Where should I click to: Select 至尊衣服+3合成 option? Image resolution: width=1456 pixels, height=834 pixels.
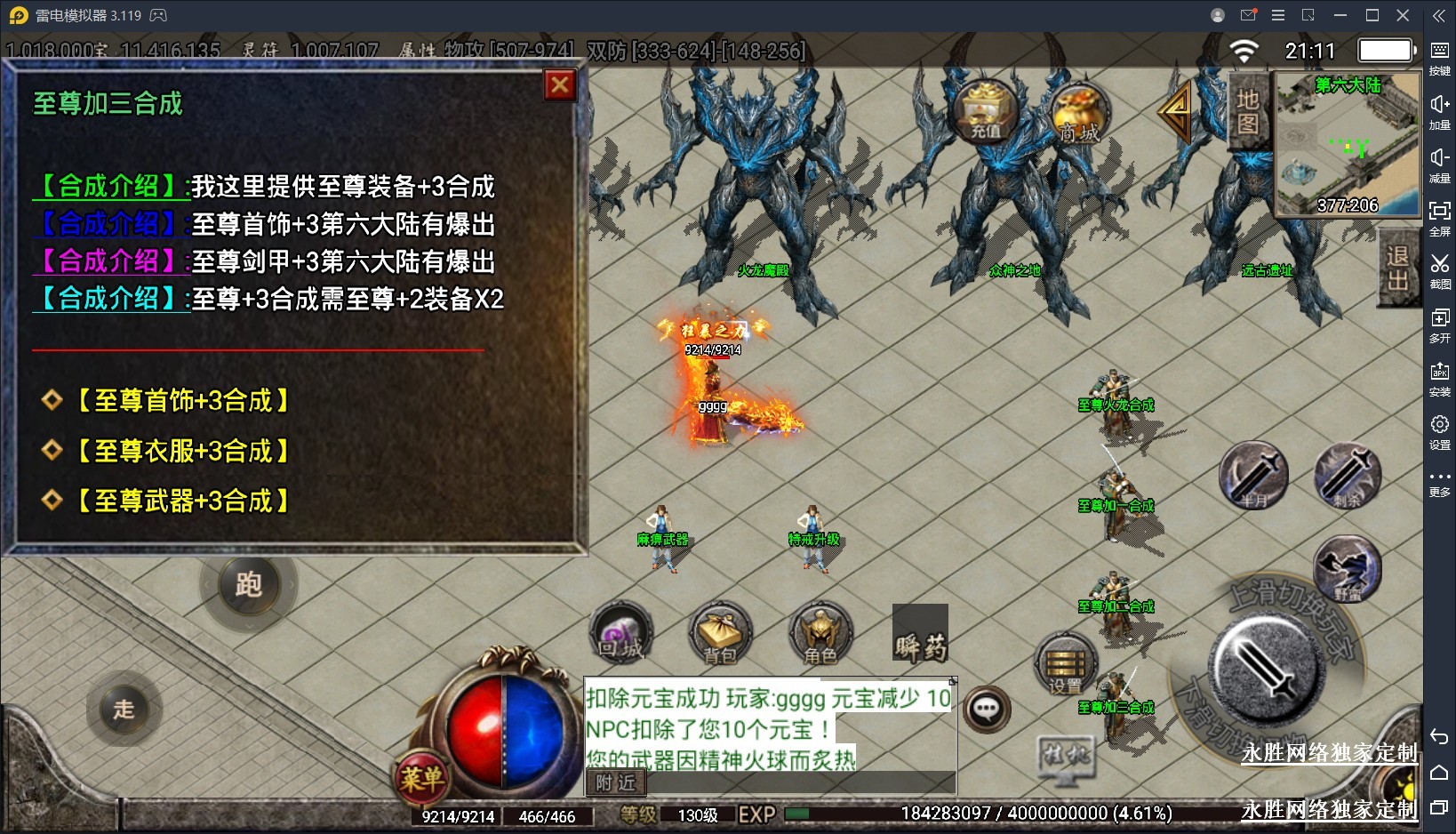pos(183,452)
